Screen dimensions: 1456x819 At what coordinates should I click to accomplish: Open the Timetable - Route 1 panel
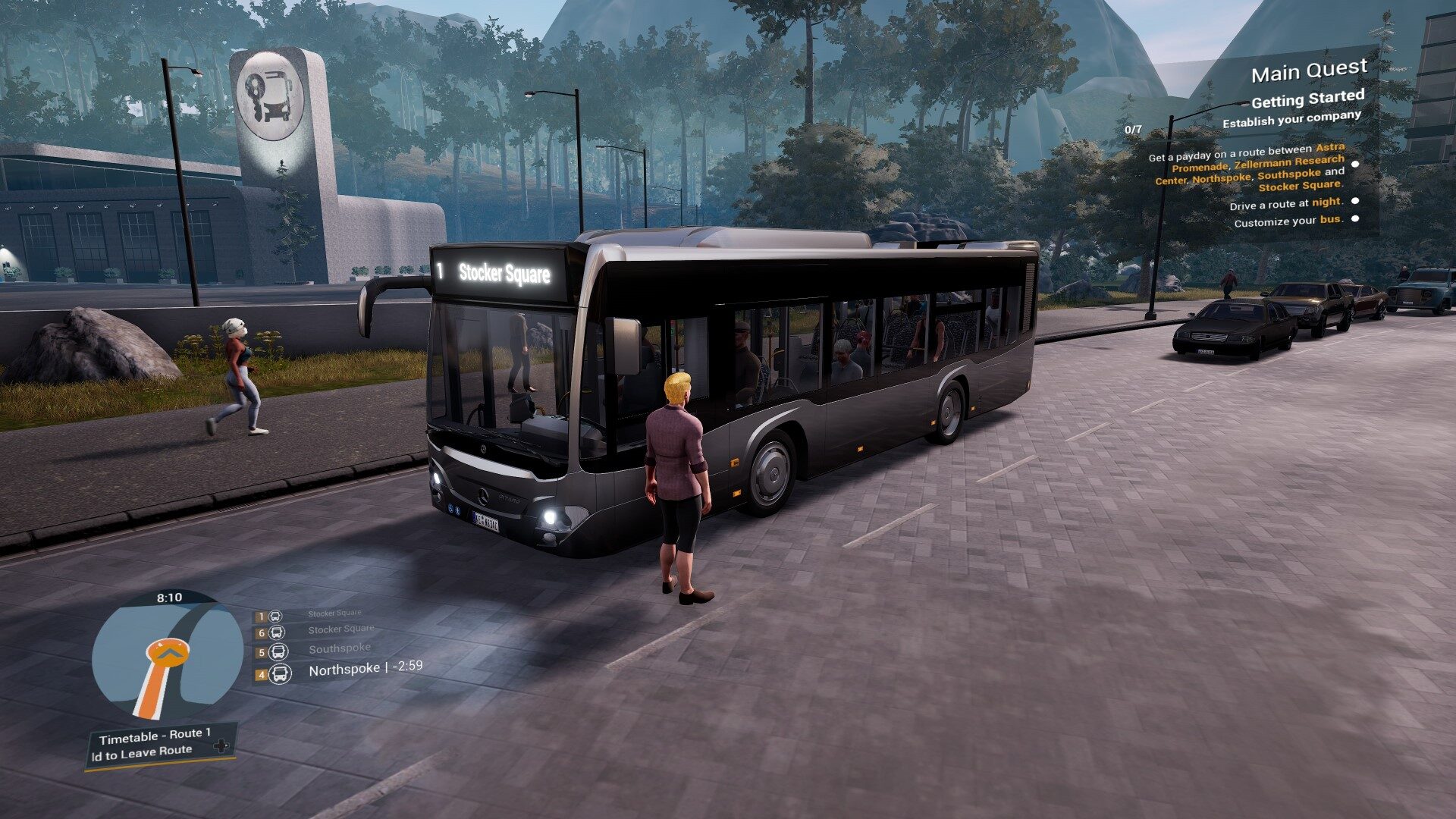tap(155, 736)
